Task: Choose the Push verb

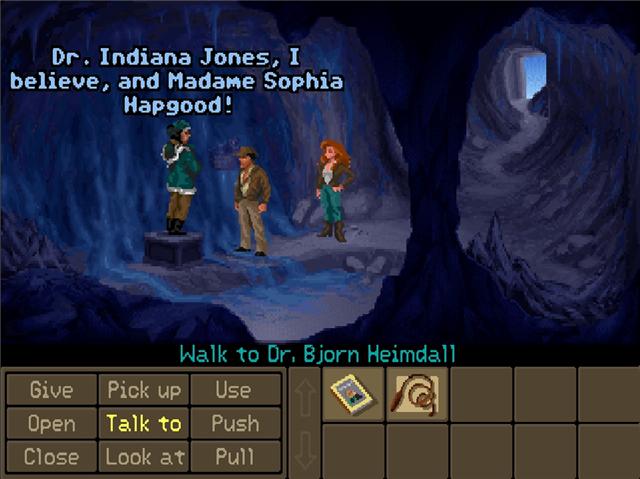Action: [233, 423]
